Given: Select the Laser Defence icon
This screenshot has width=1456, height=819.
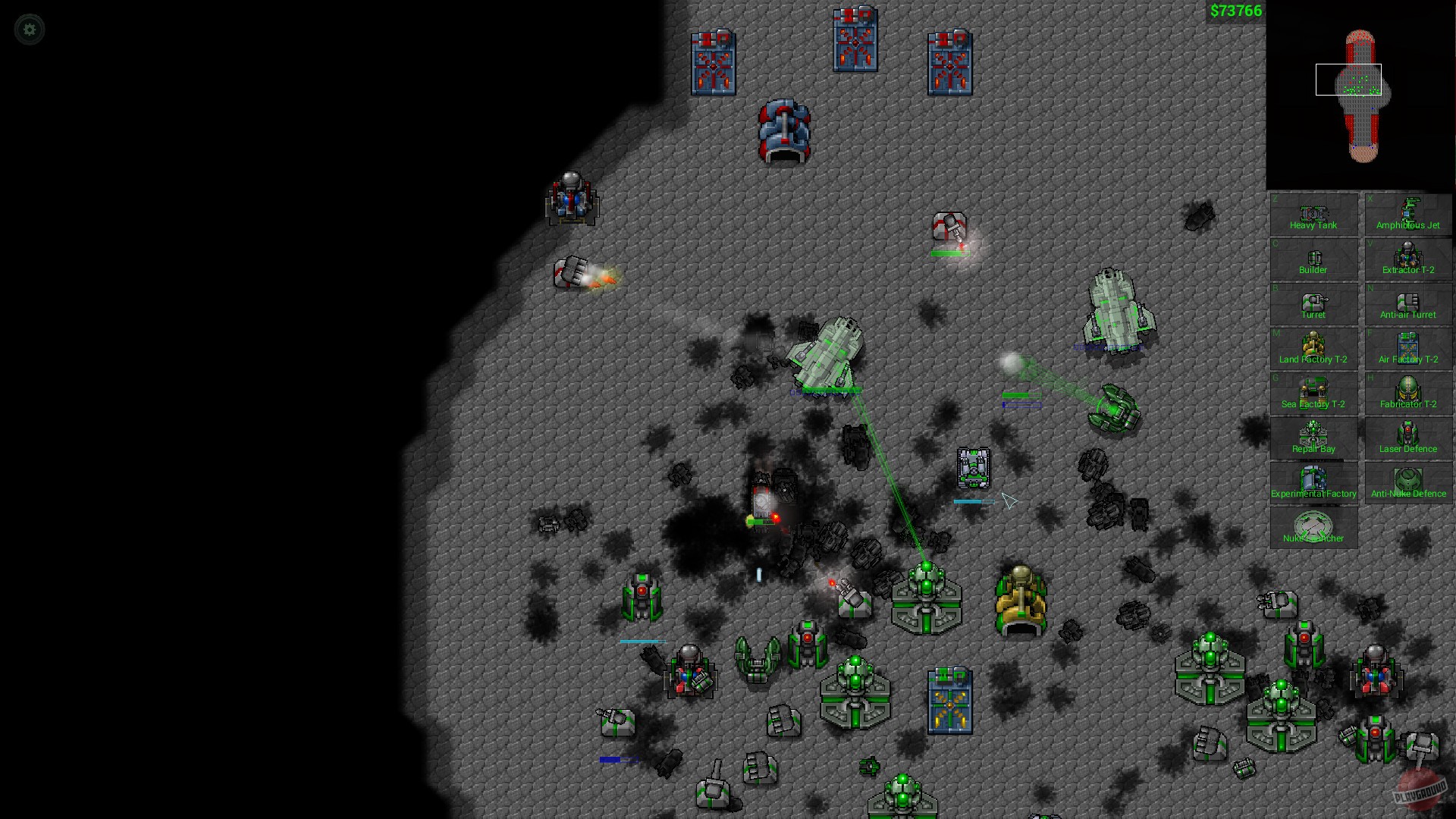Looking at the screenshot, I should [1407, 438].
